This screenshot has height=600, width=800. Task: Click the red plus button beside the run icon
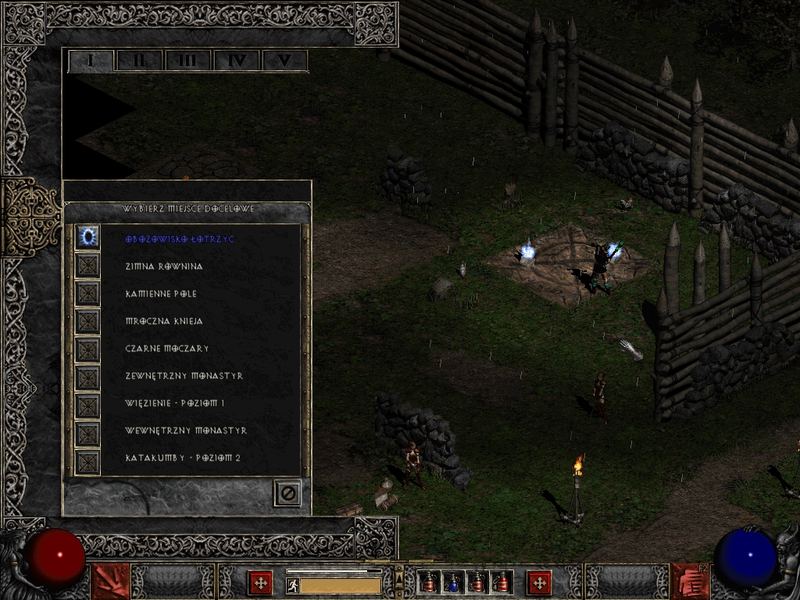point(261,582)
